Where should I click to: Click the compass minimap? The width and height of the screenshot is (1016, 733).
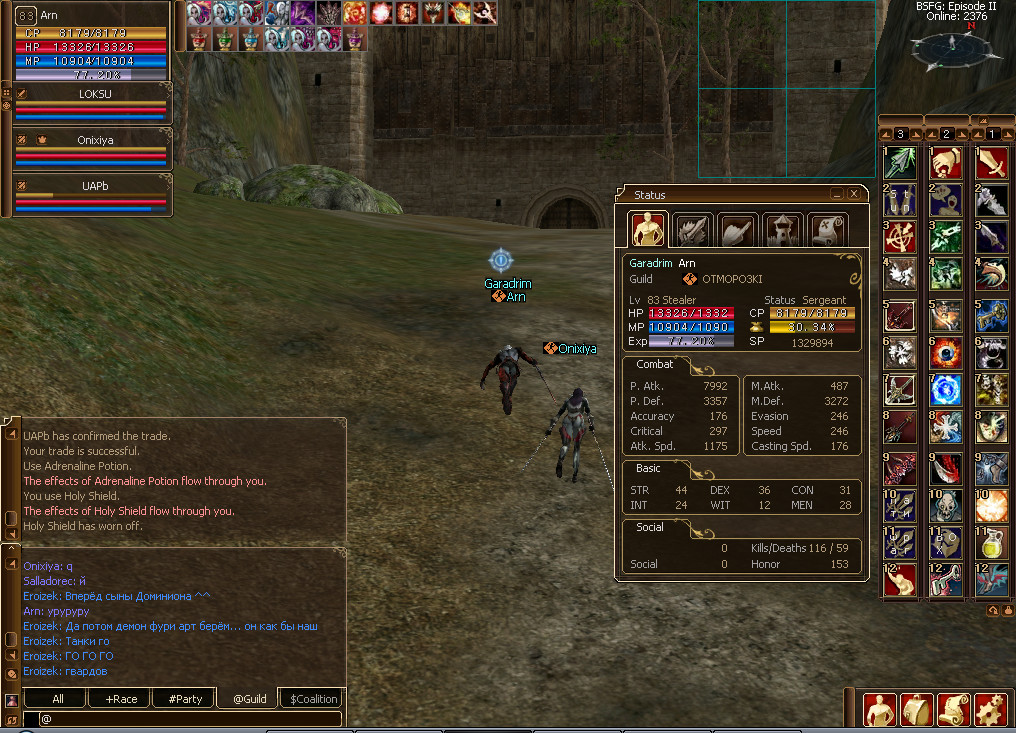(951, 45)
